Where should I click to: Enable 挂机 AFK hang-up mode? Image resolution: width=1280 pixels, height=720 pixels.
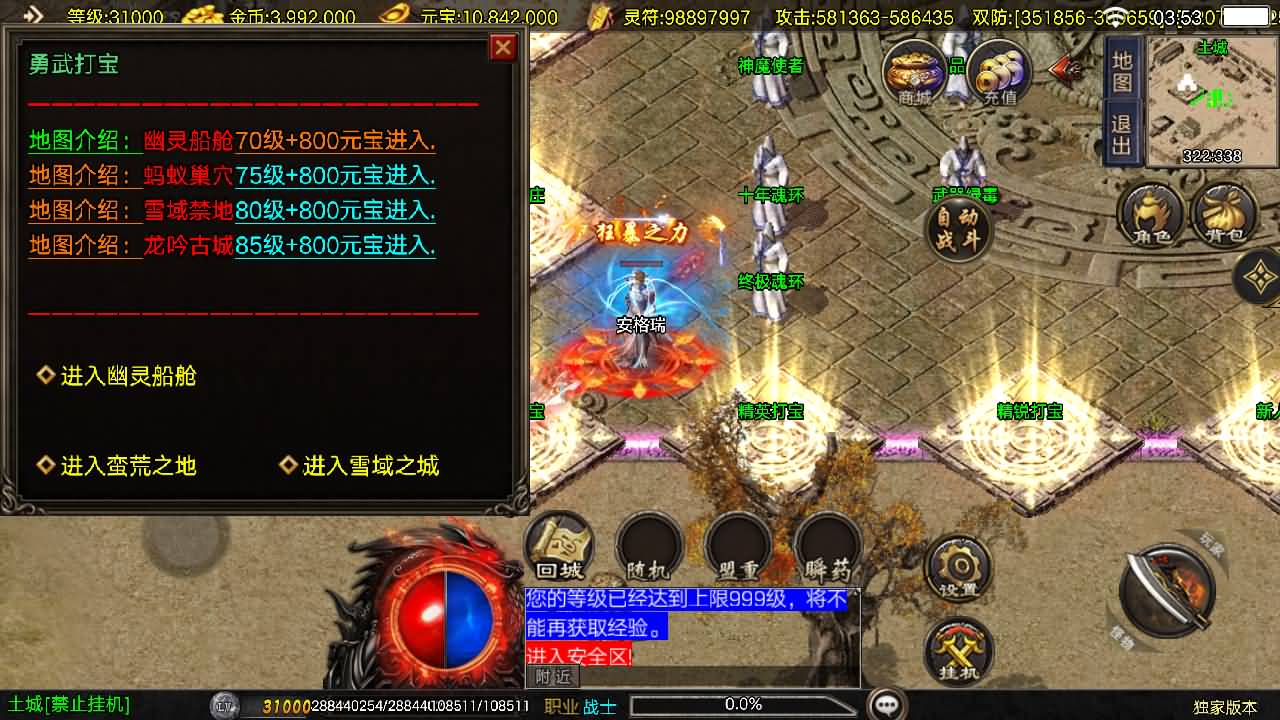tap(957, 650)
